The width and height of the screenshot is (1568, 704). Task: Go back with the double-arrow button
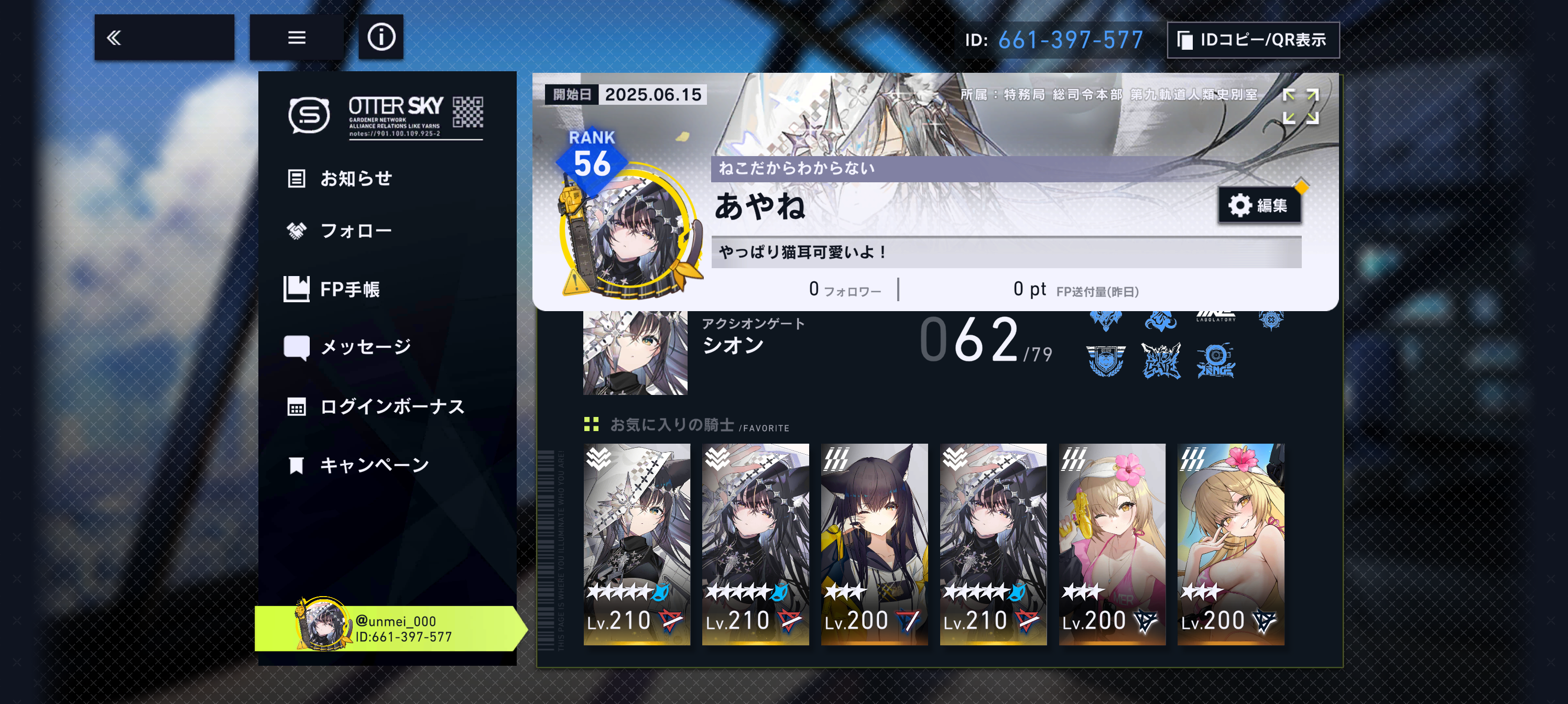(x=164, y=38)
